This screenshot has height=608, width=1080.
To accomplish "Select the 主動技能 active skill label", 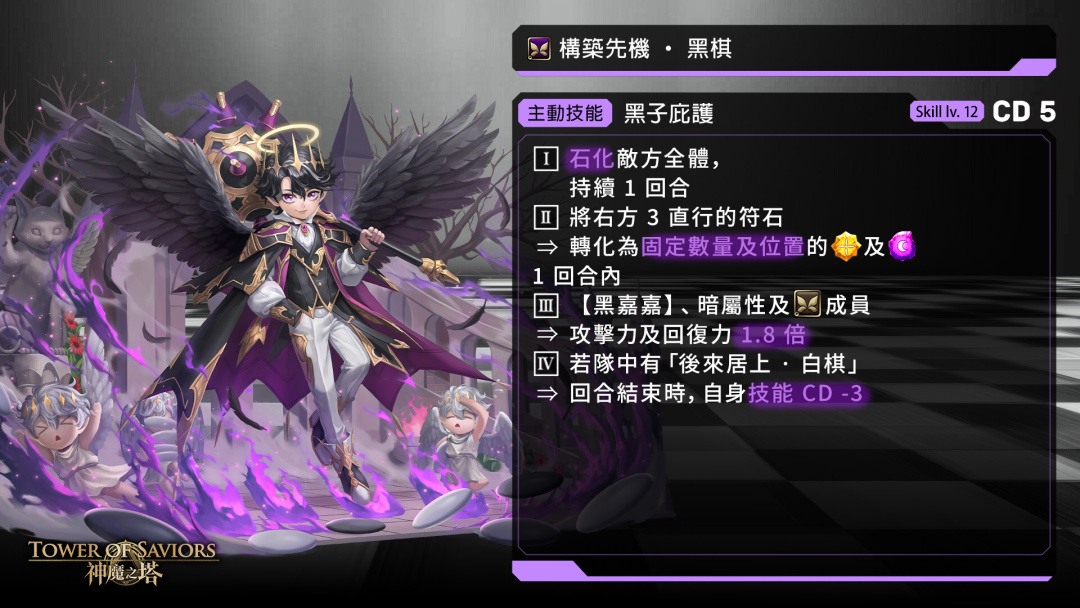I will (x=565, y=113).
